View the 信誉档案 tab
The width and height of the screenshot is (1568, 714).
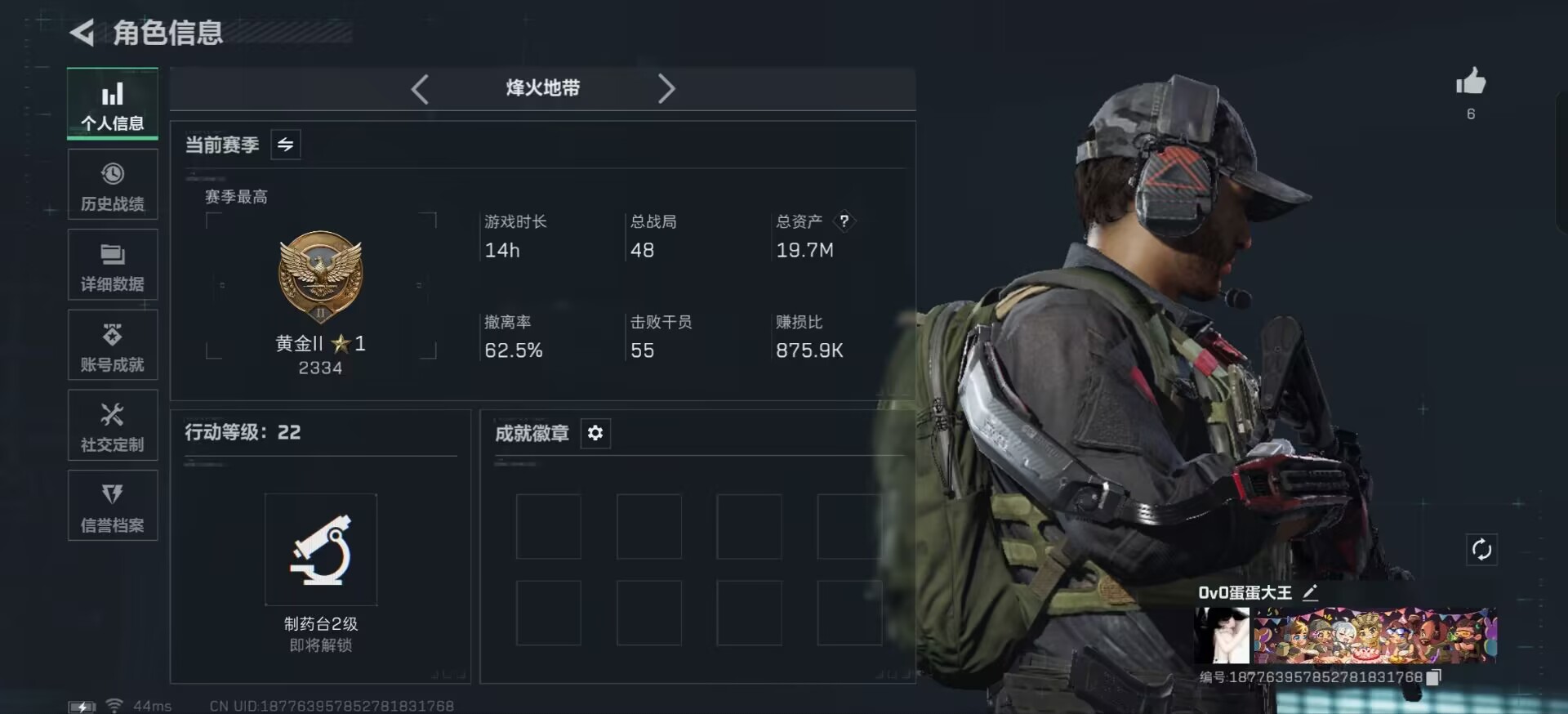coord(113,506)
